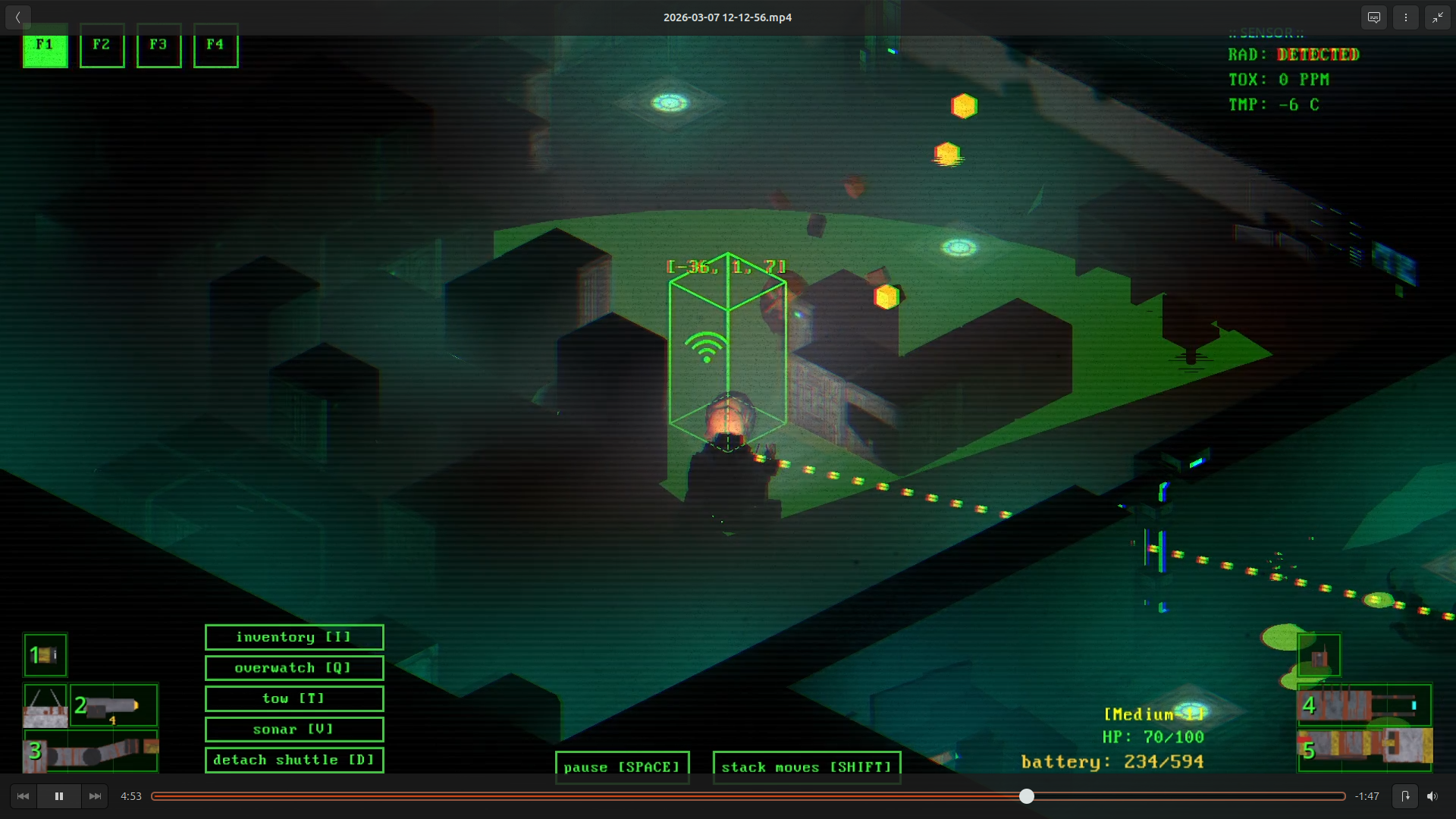Enable the stack moves button
Viewport: 1456px width, 819px height.
(x=806, y=767)
